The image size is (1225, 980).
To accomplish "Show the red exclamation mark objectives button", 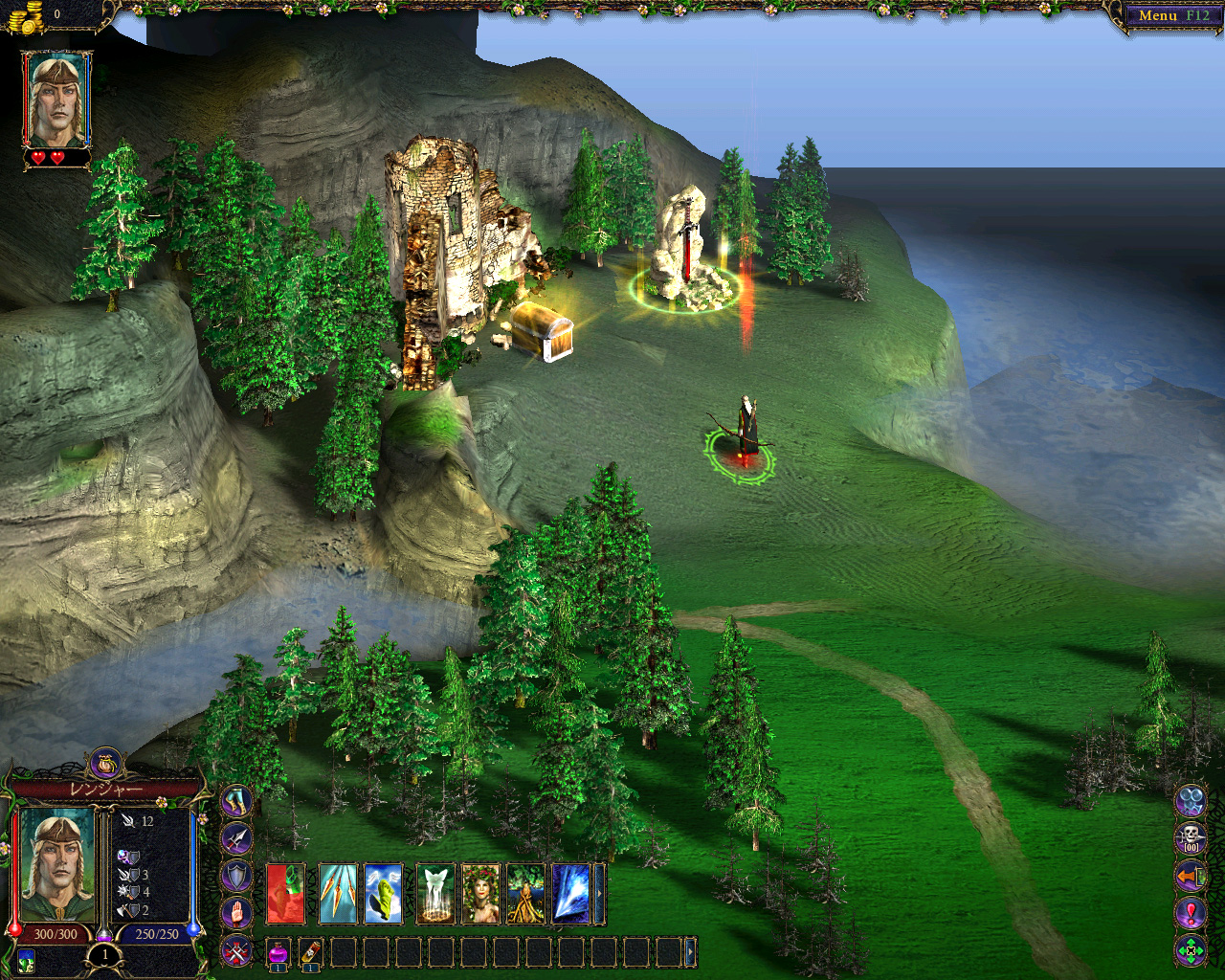I will pyautogui.click(x=1191, y=912).
